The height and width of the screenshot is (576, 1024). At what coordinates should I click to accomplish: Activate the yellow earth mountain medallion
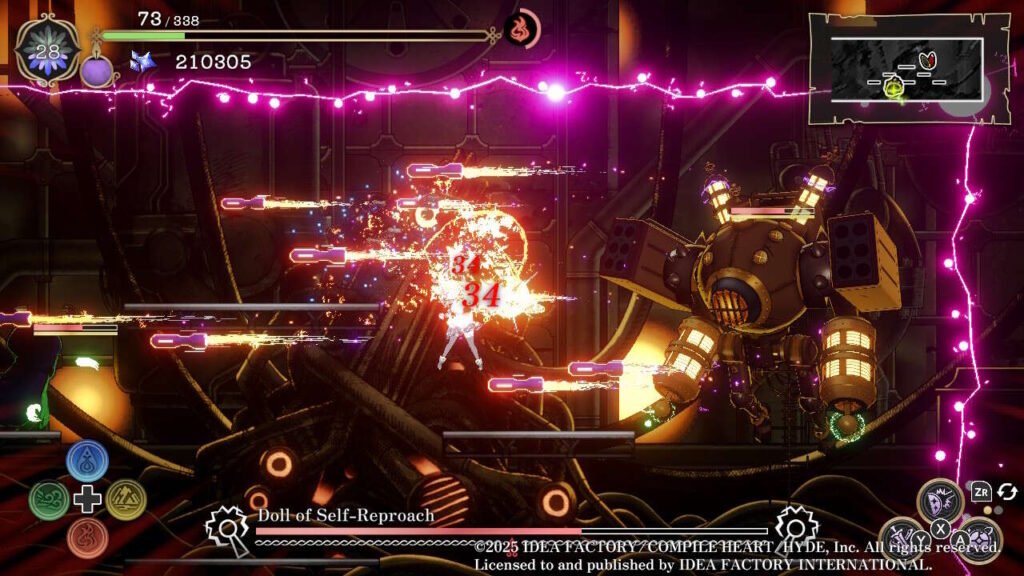point(126,499)
